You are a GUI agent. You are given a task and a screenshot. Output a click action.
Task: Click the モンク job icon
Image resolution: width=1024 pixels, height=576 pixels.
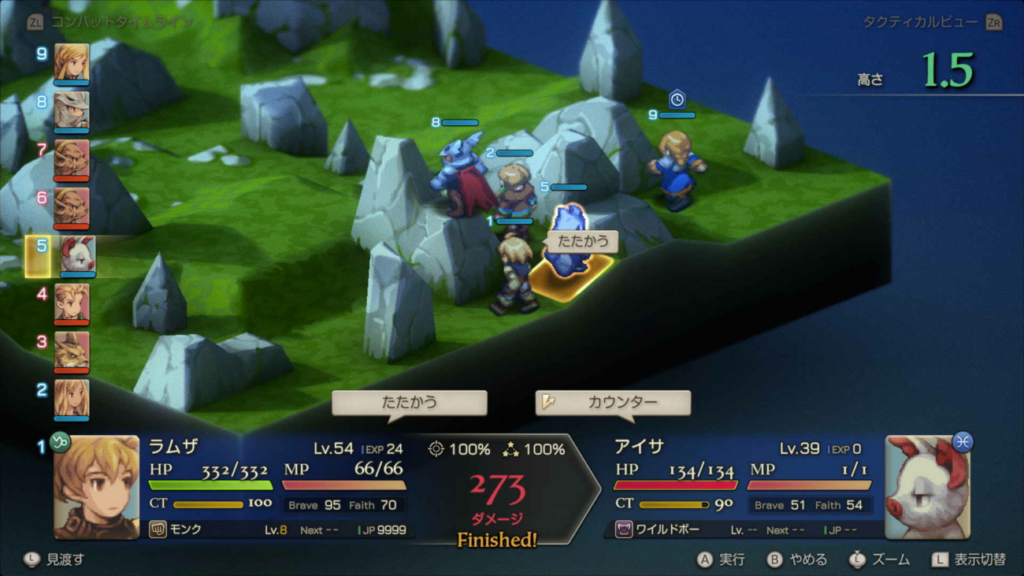[157, 530]
